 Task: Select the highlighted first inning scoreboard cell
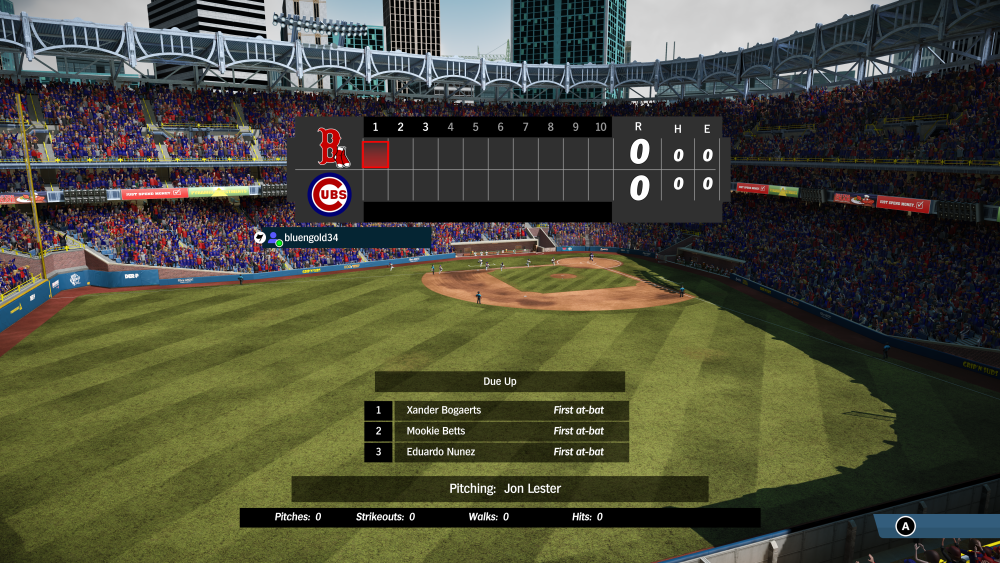pos(375,154)
